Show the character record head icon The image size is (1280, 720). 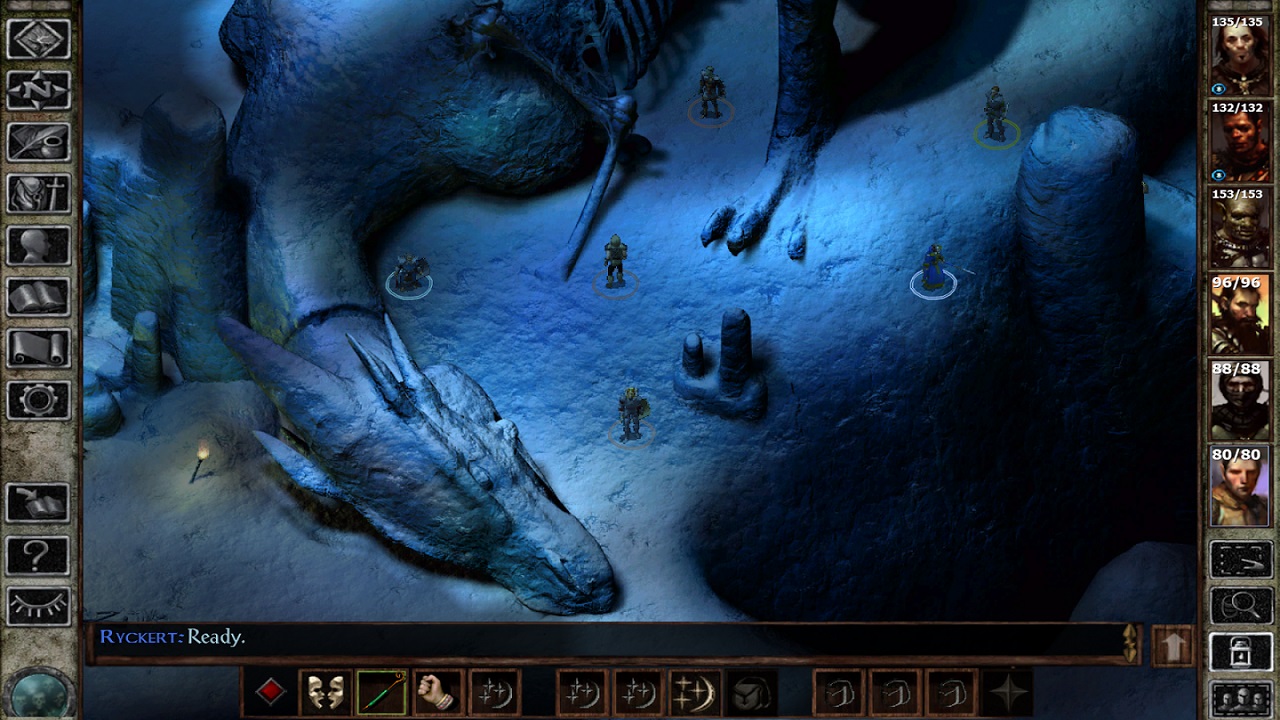[x=38, y=246]
